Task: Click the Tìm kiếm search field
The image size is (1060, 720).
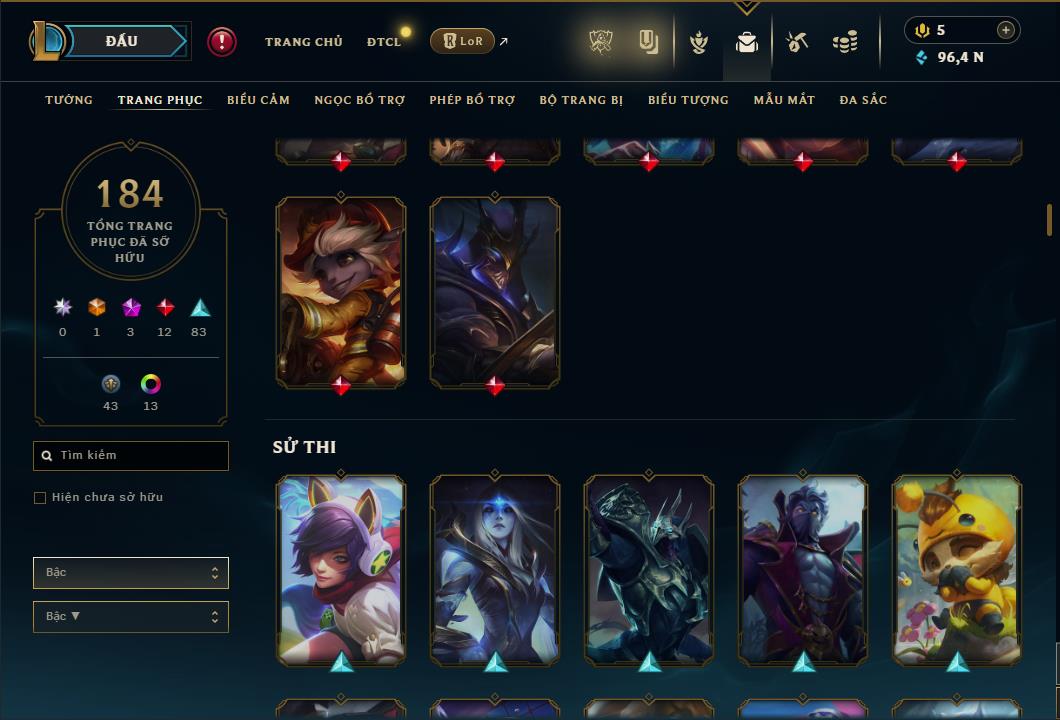Action: (131, 456)
